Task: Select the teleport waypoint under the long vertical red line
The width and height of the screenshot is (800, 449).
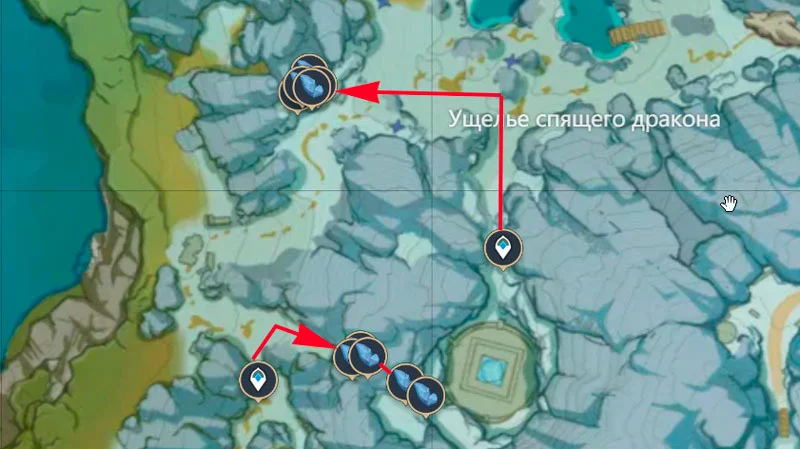Action: [x=501, y=247]
